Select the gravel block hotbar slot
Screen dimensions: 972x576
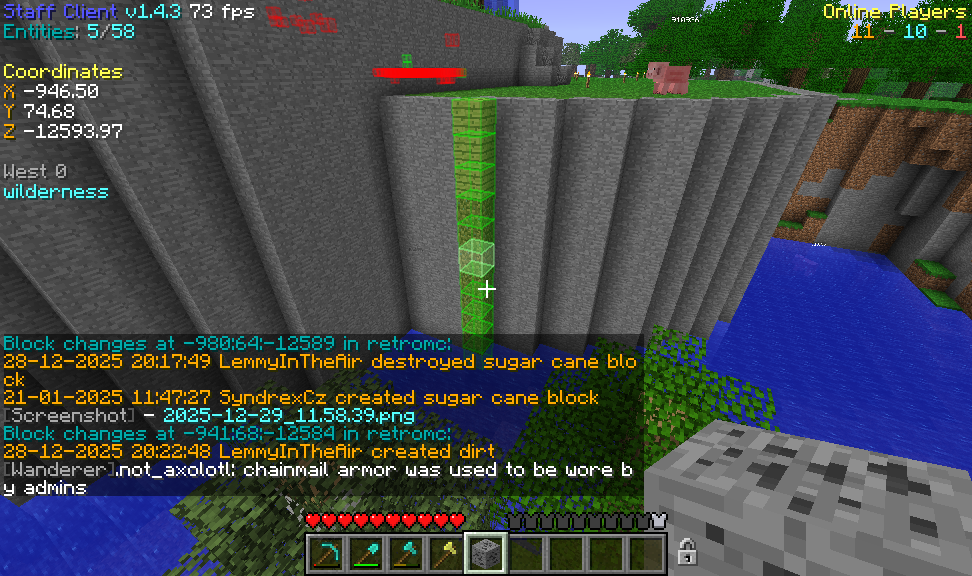(486, 552)
